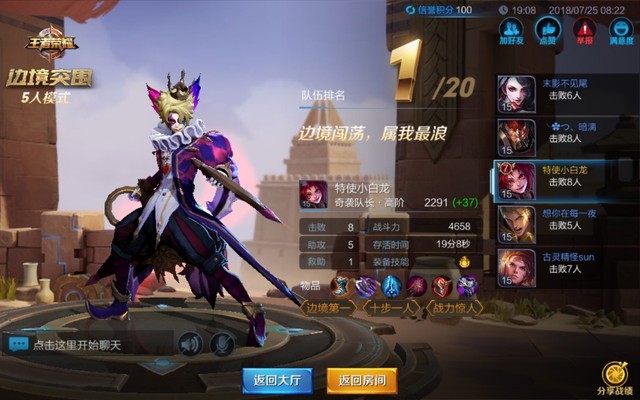Click the equipped skill flame icon
Screen dimensions: 640x400
click(463, 262)
